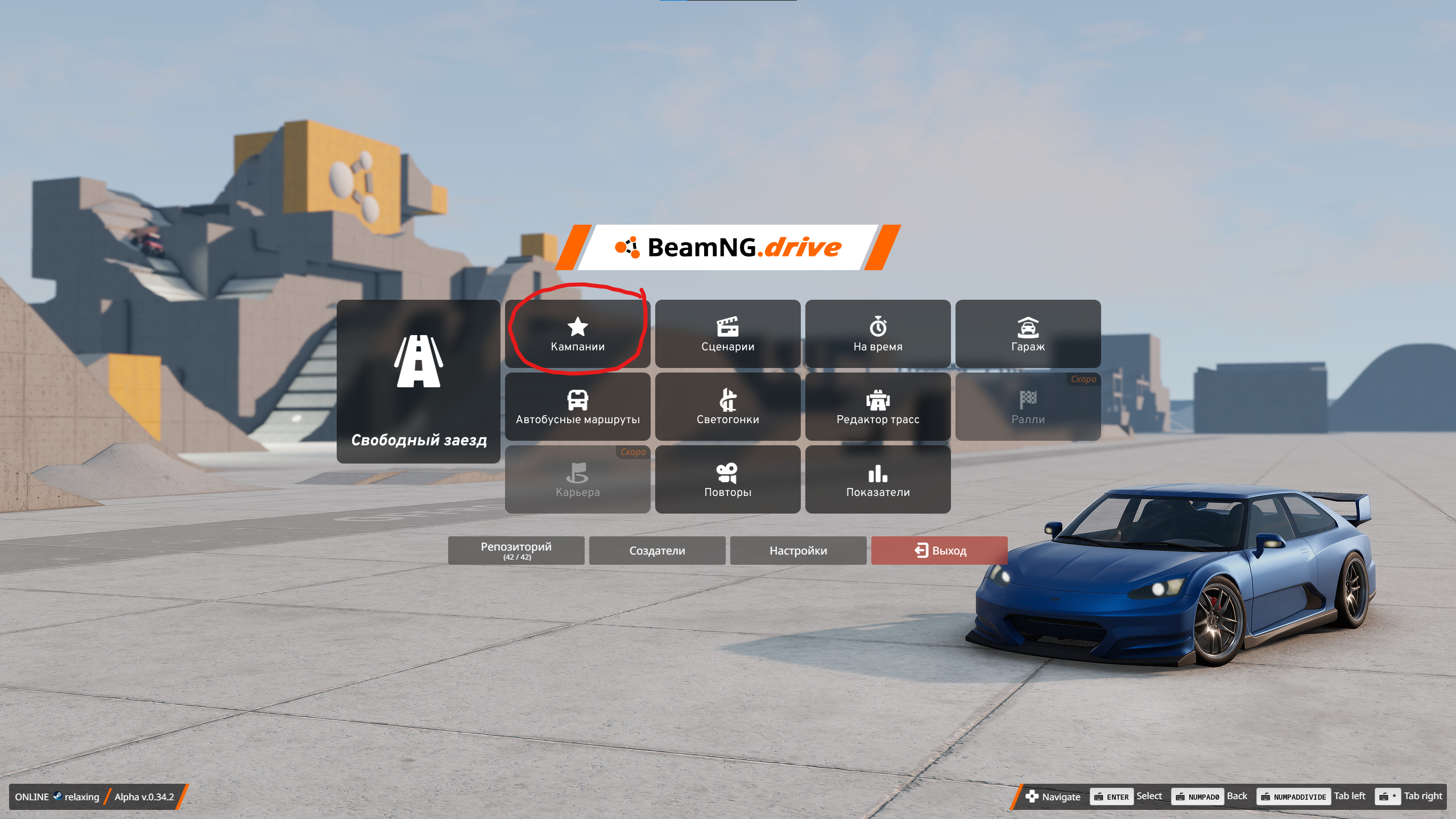This screenshot has height=819, width=1456.
Task: Show the Показатели stats tile
Action: click(878, 479)
